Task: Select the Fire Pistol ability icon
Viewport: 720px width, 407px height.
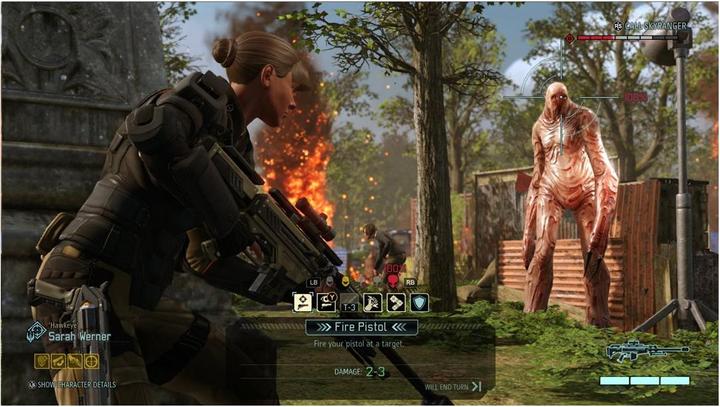Action: tap(302, 302)
